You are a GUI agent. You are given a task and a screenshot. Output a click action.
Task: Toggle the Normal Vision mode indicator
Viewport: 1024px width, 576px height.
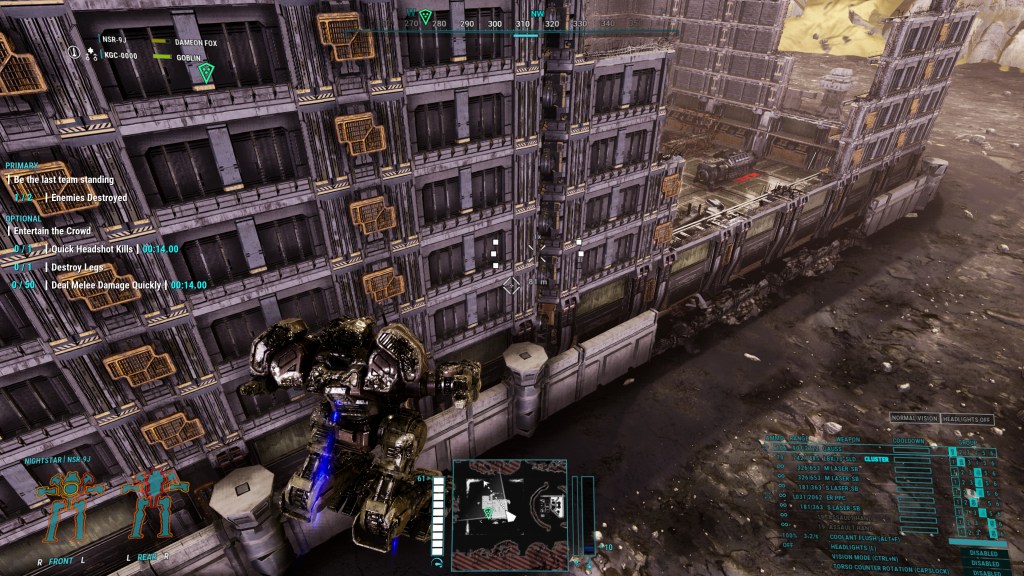[914, 419]
